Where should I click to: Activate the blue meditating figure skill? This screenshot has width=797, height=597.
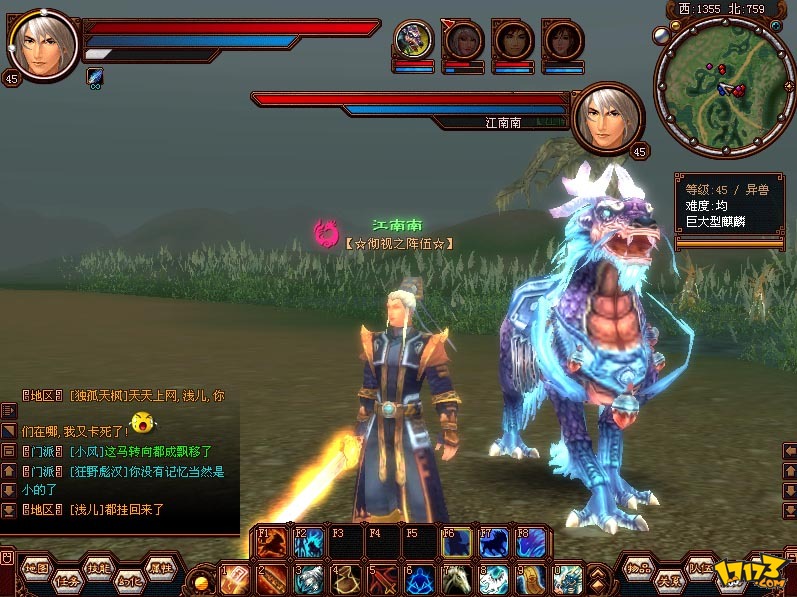click(x=420, y=579)
